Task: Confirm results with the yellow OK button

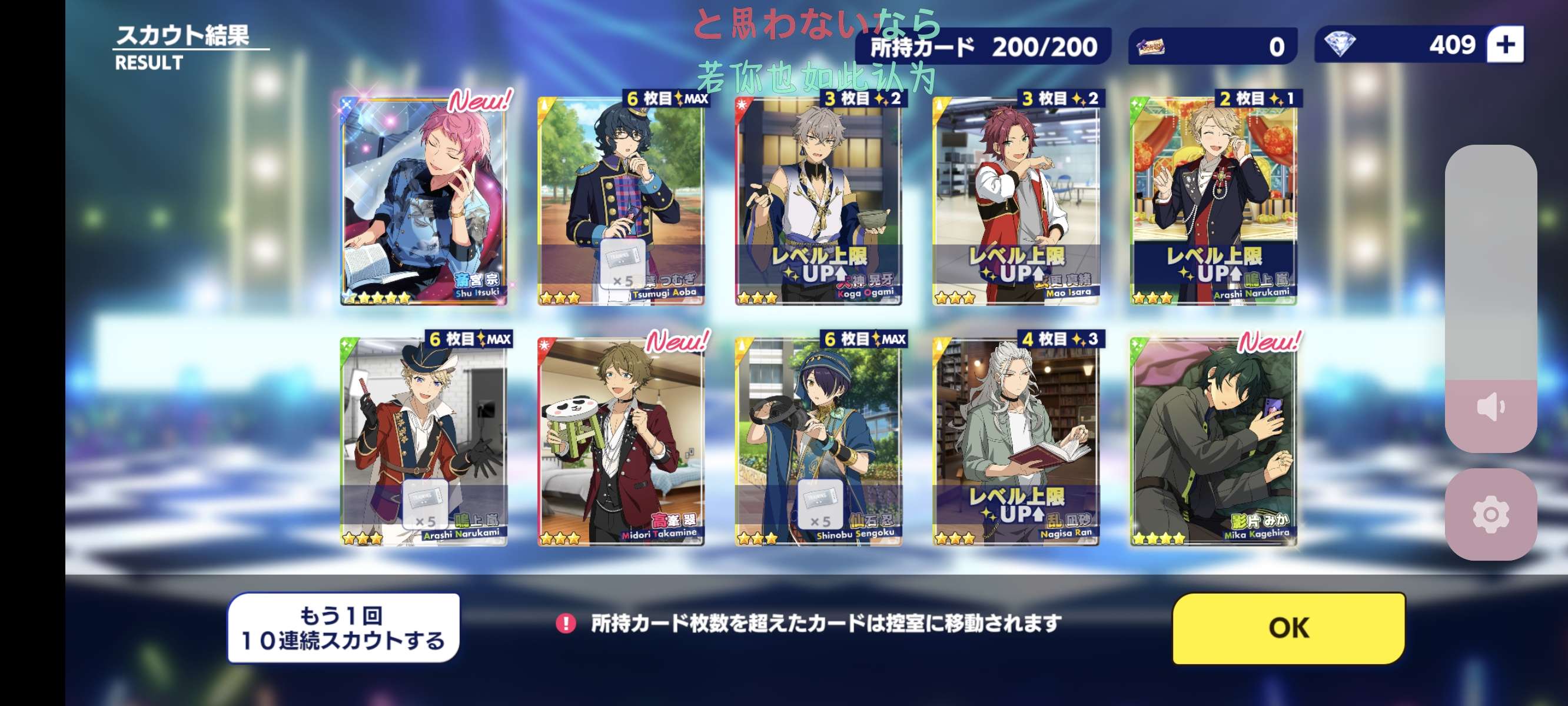Action: click(1288, 628)
